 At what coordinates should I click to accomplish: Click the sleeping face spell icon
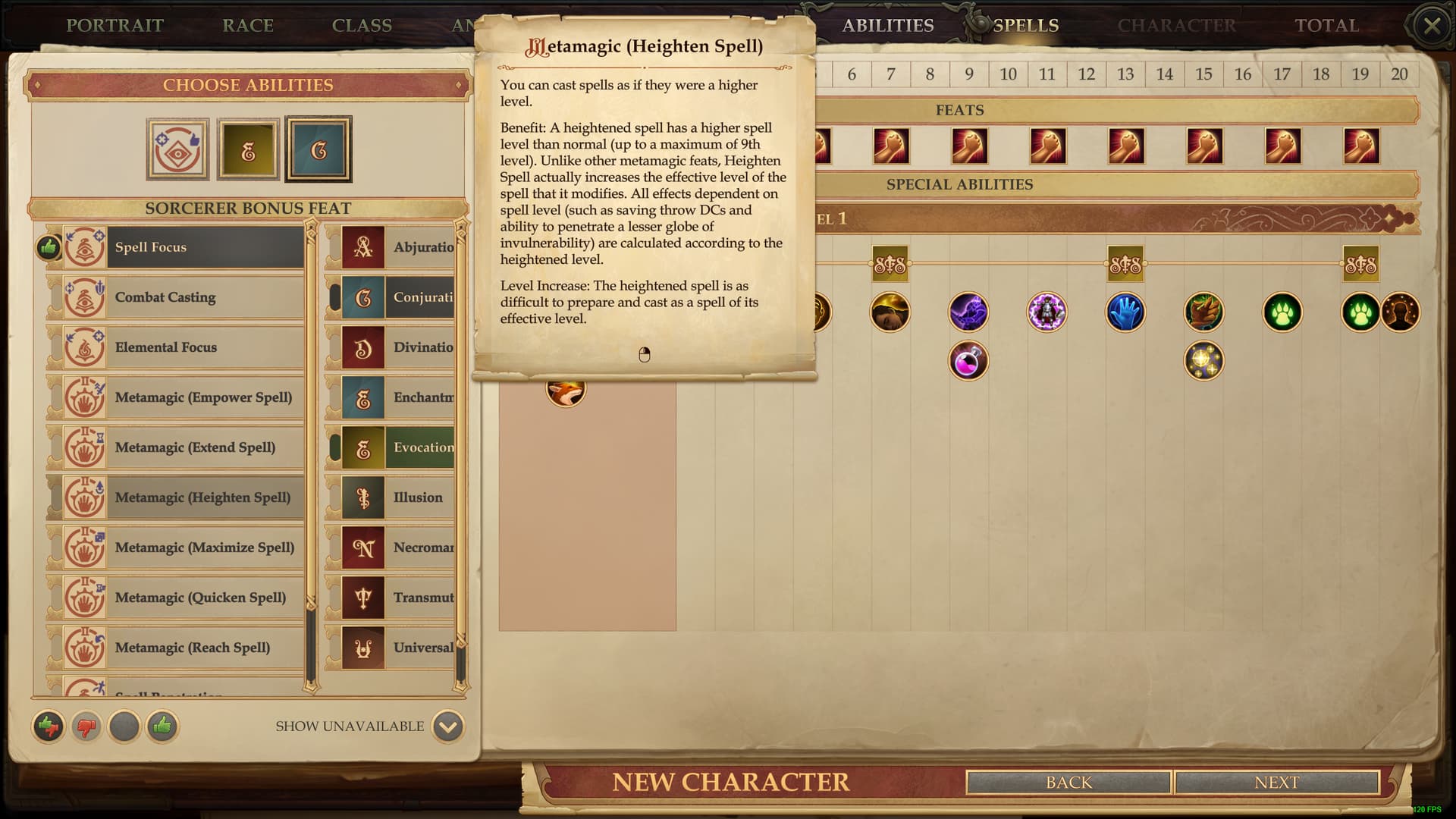click(890, 312)
